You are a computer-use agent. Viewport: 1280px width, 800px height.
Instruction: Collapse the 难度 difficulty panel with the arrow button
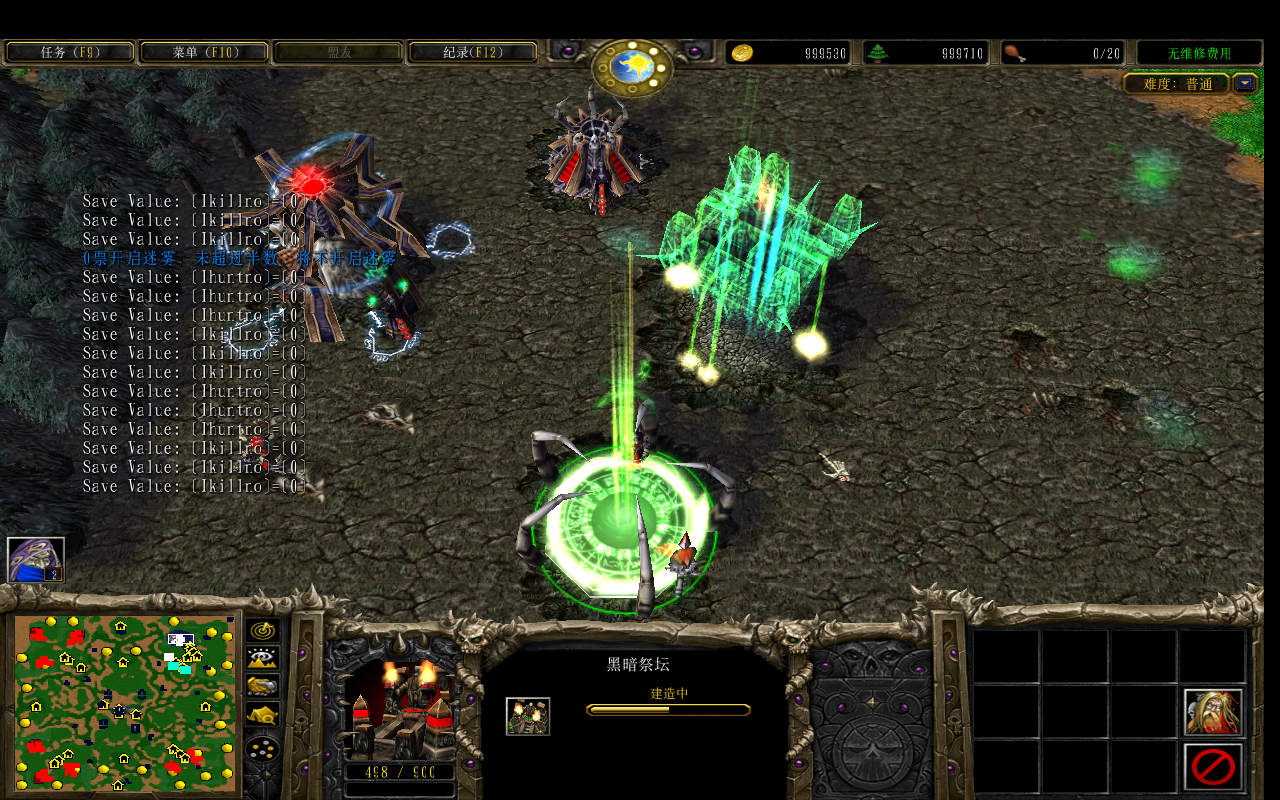(1244, 84)
